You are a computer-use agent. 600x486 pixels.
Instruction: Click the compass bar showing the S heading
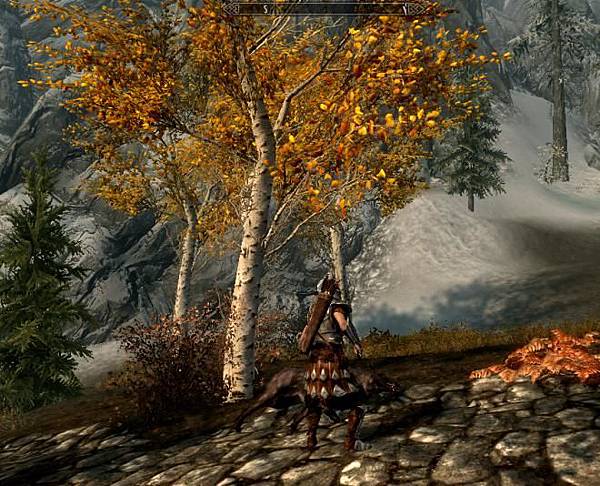pyautogui.click(x=329, y=9)
